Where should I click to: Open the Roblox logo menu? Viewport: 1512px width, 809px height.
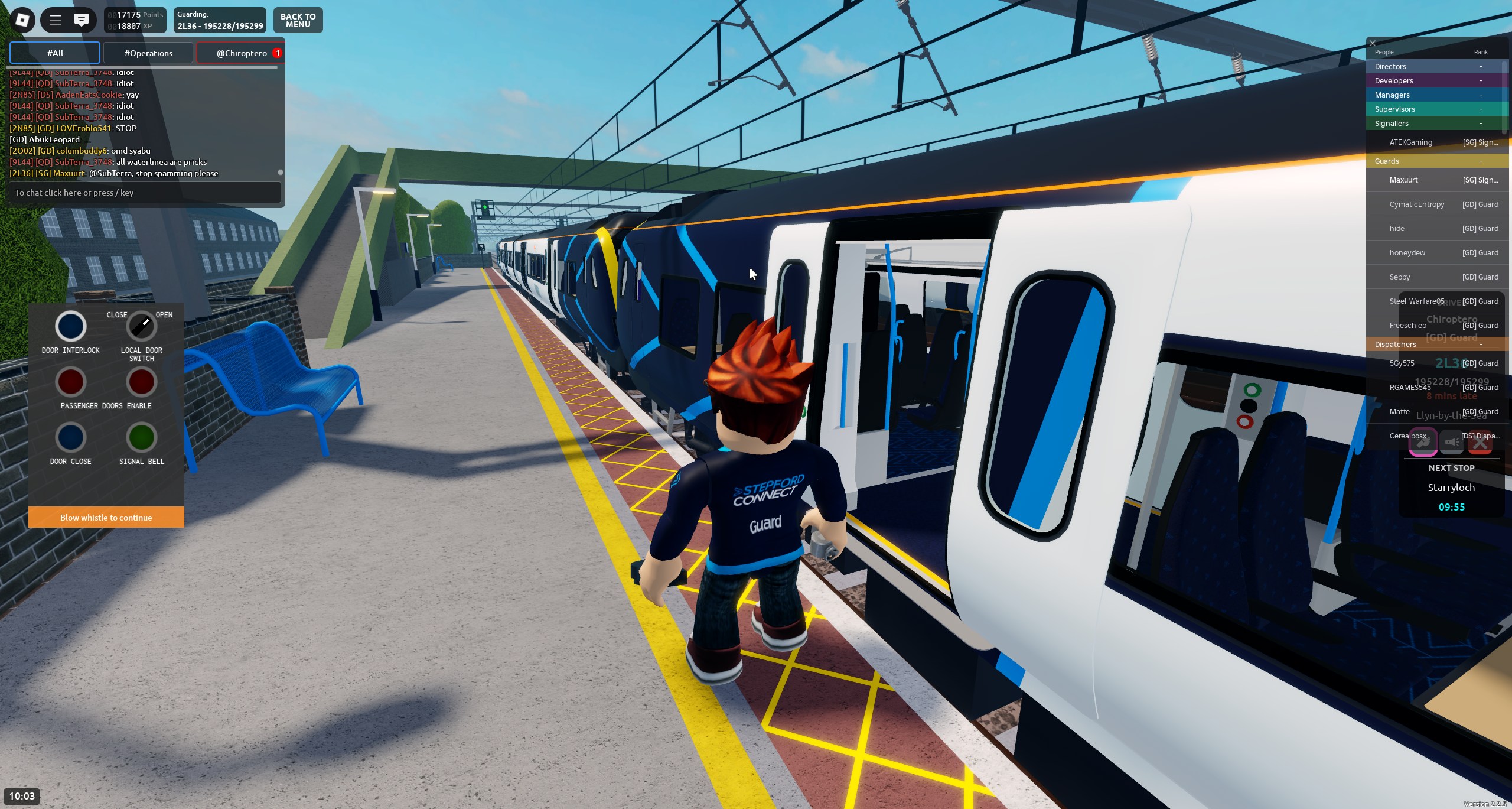pos(22,20)
